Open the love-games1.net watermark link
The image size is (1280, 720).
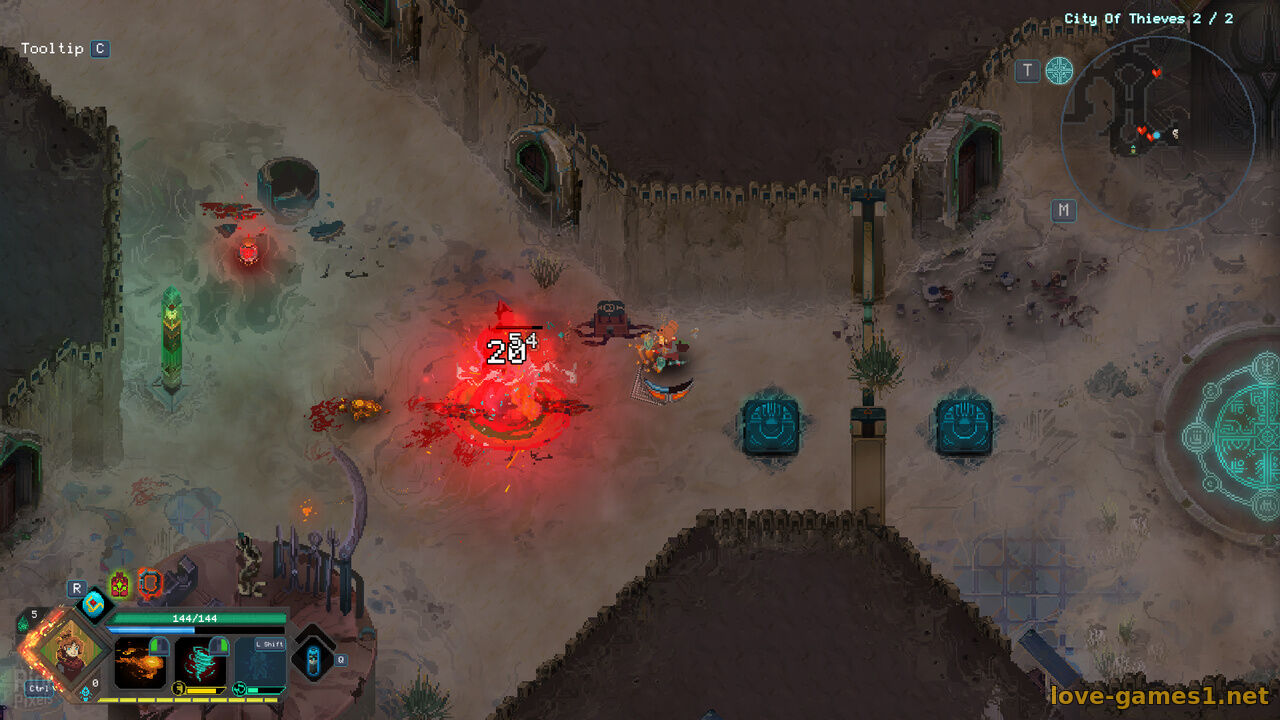[x=1158, y=695]
